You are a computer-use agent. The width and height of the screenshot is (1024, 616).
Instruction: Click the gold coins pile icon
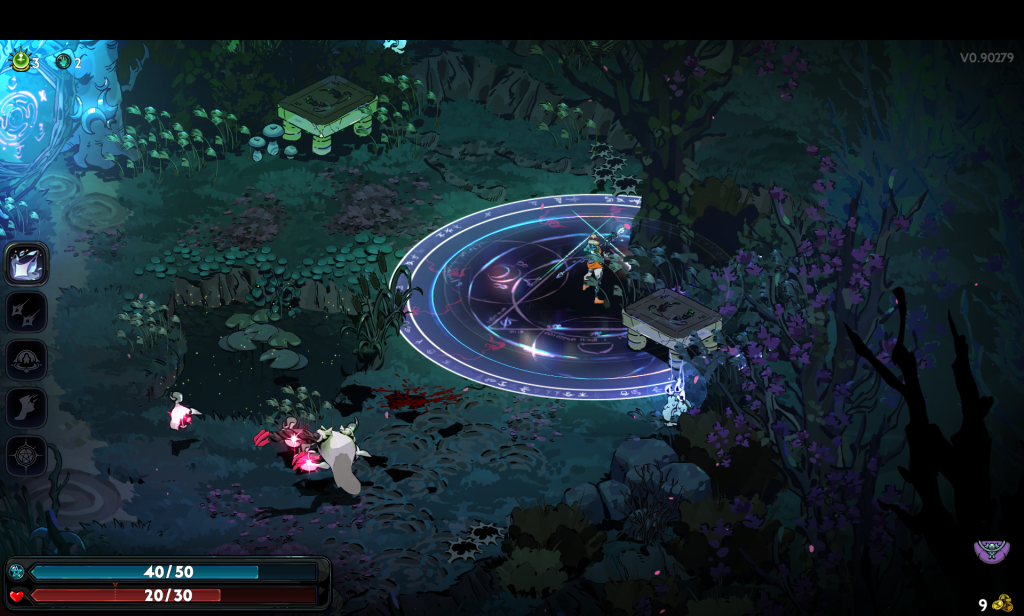point(1003,603)
